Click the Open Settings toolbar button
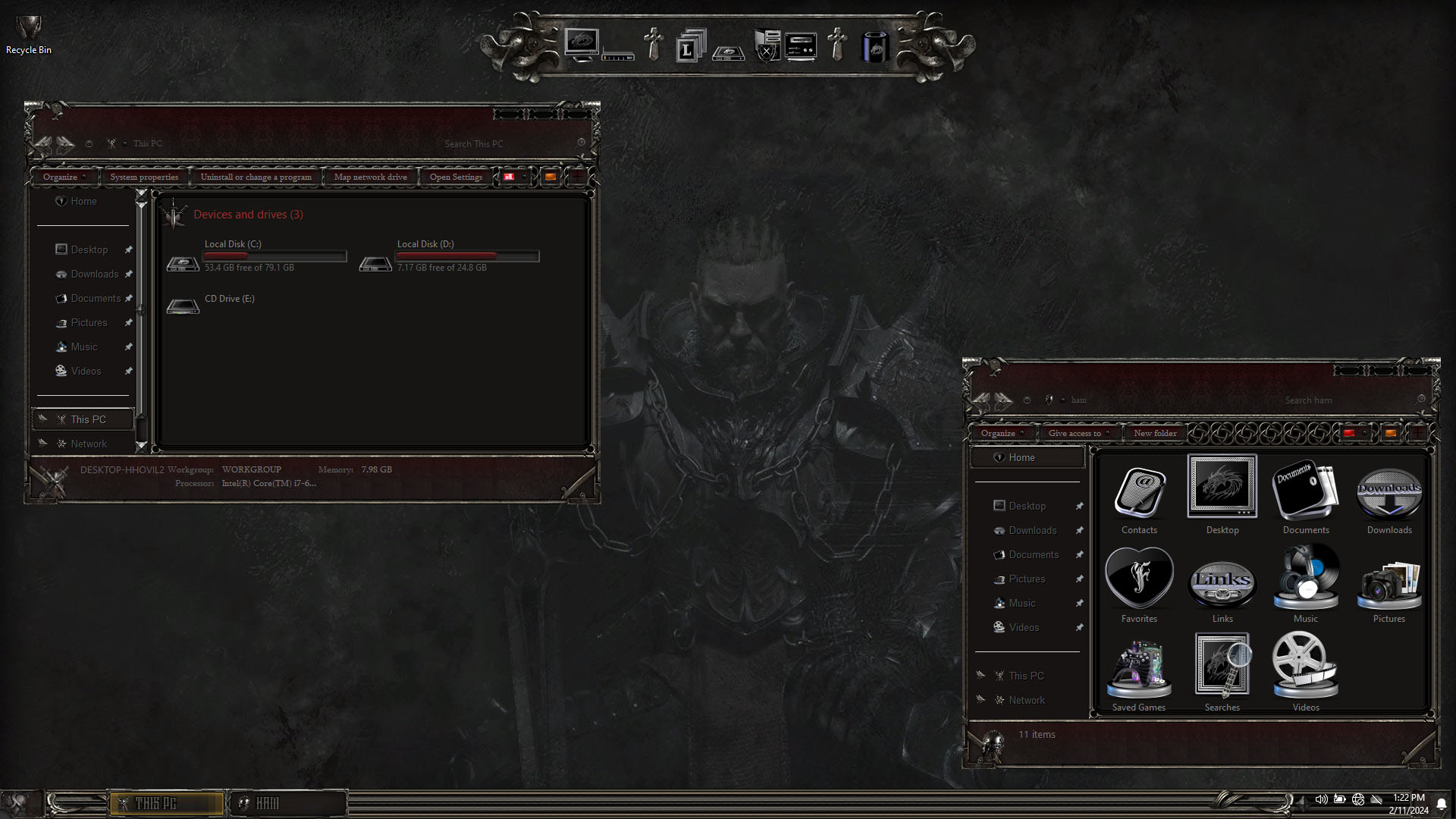The width and height of the screenshot is (1456, 819). coord(456,177)
